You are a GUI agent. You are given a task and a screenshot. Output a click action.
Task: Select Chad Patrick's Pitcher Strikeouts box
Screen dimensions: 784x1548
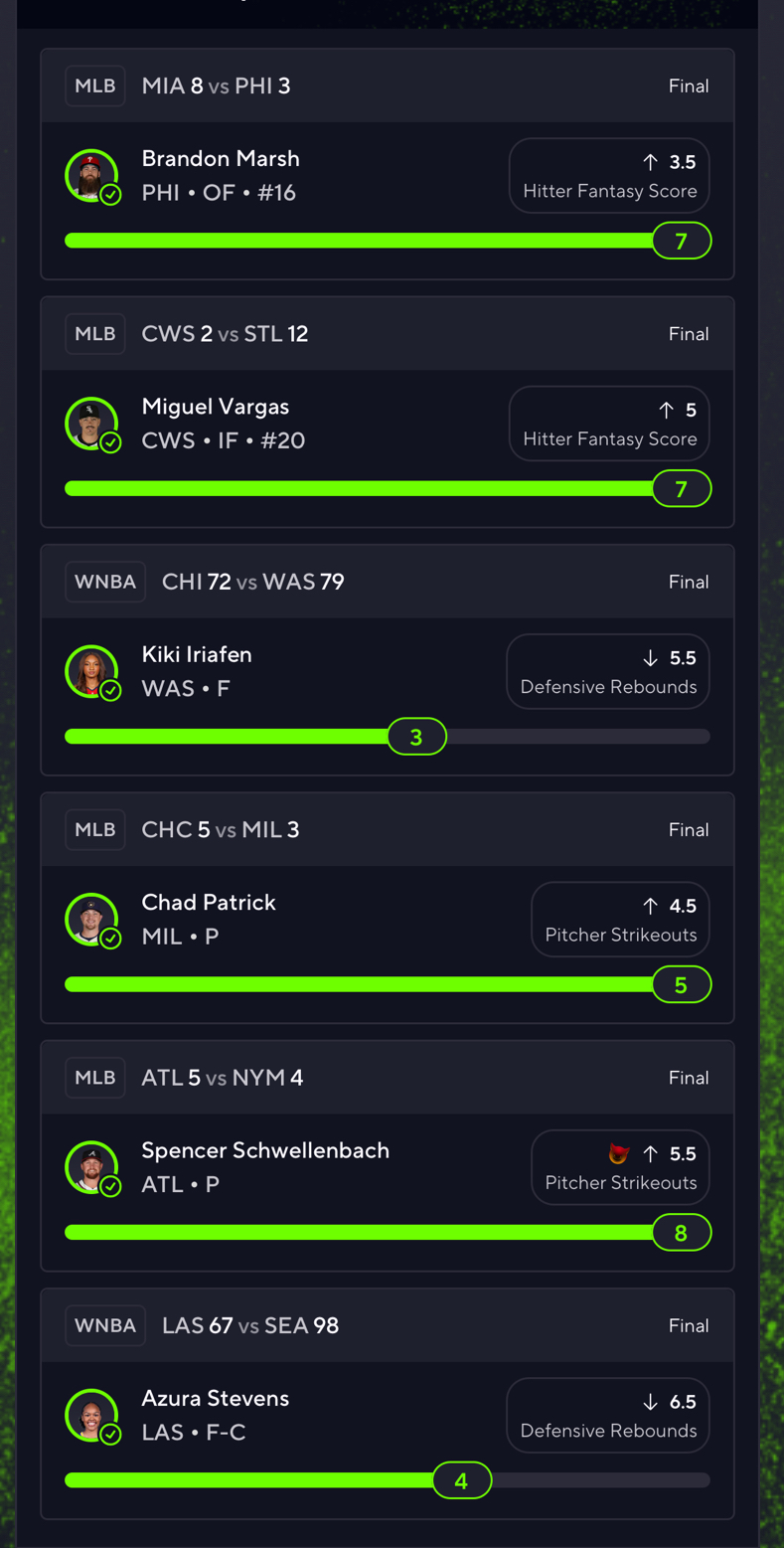pos(620,920)
